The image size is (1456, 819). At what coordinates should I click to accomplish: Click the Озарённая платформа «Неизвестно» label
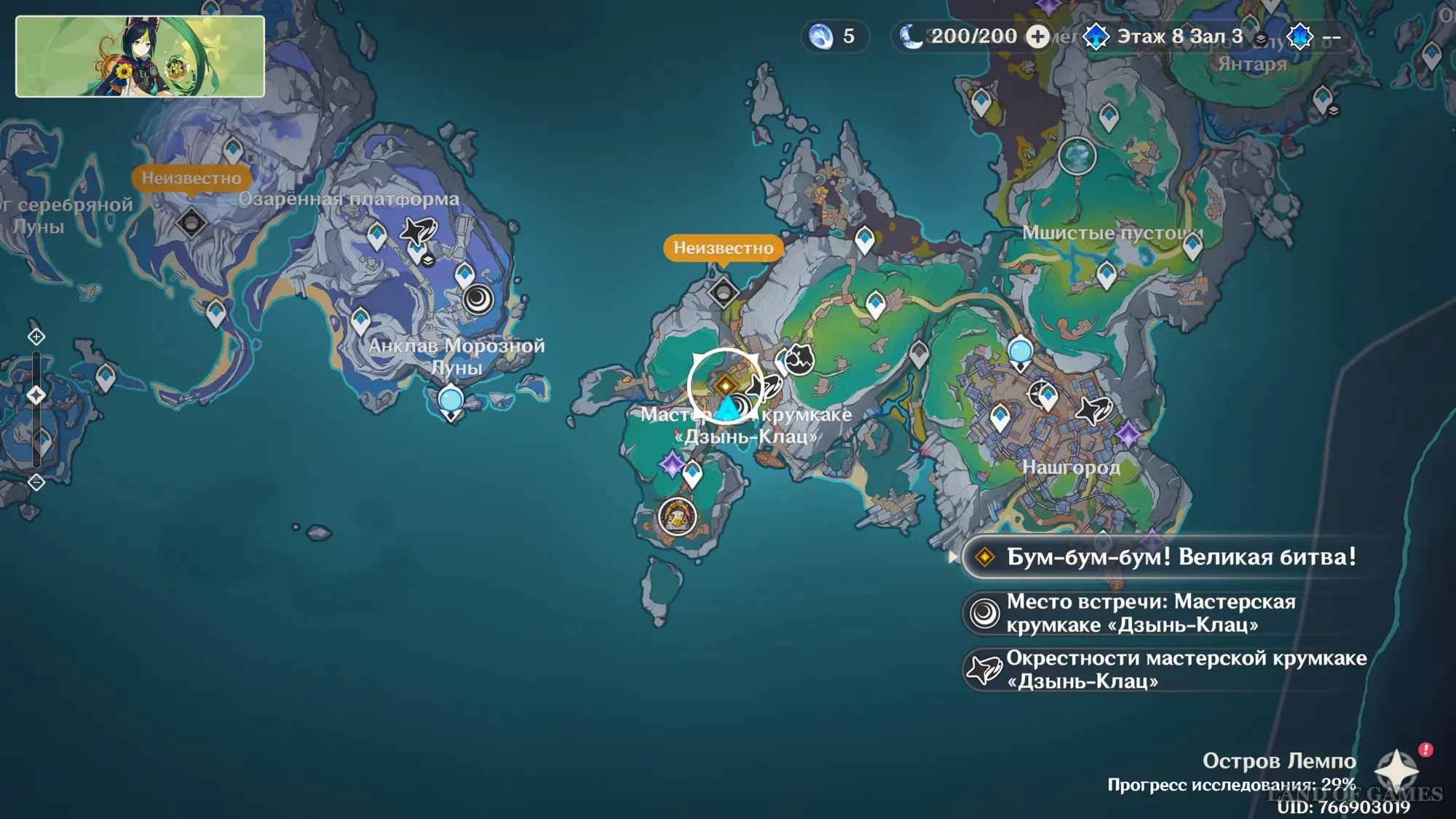[191, 178]
